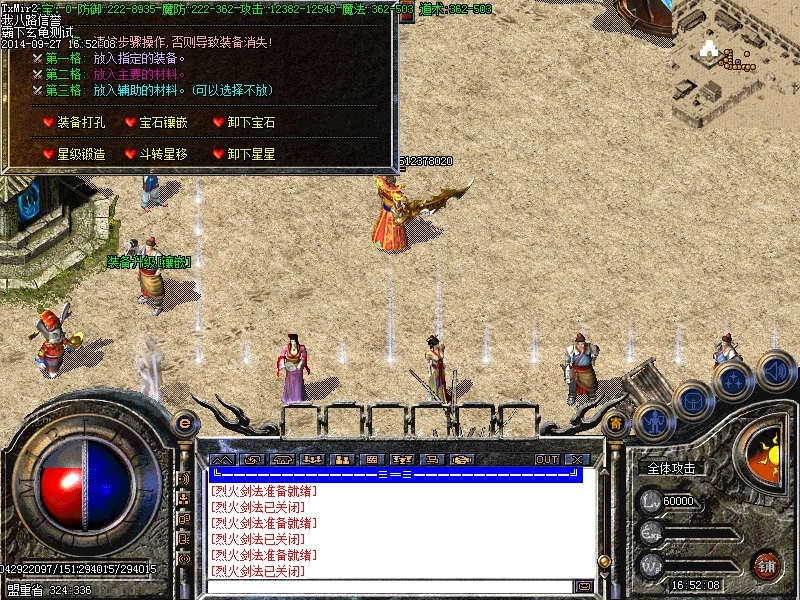Select 宝石镶嵌 in the dialog
Viewport: 800px width, 600px height.
tap(158, 123)
